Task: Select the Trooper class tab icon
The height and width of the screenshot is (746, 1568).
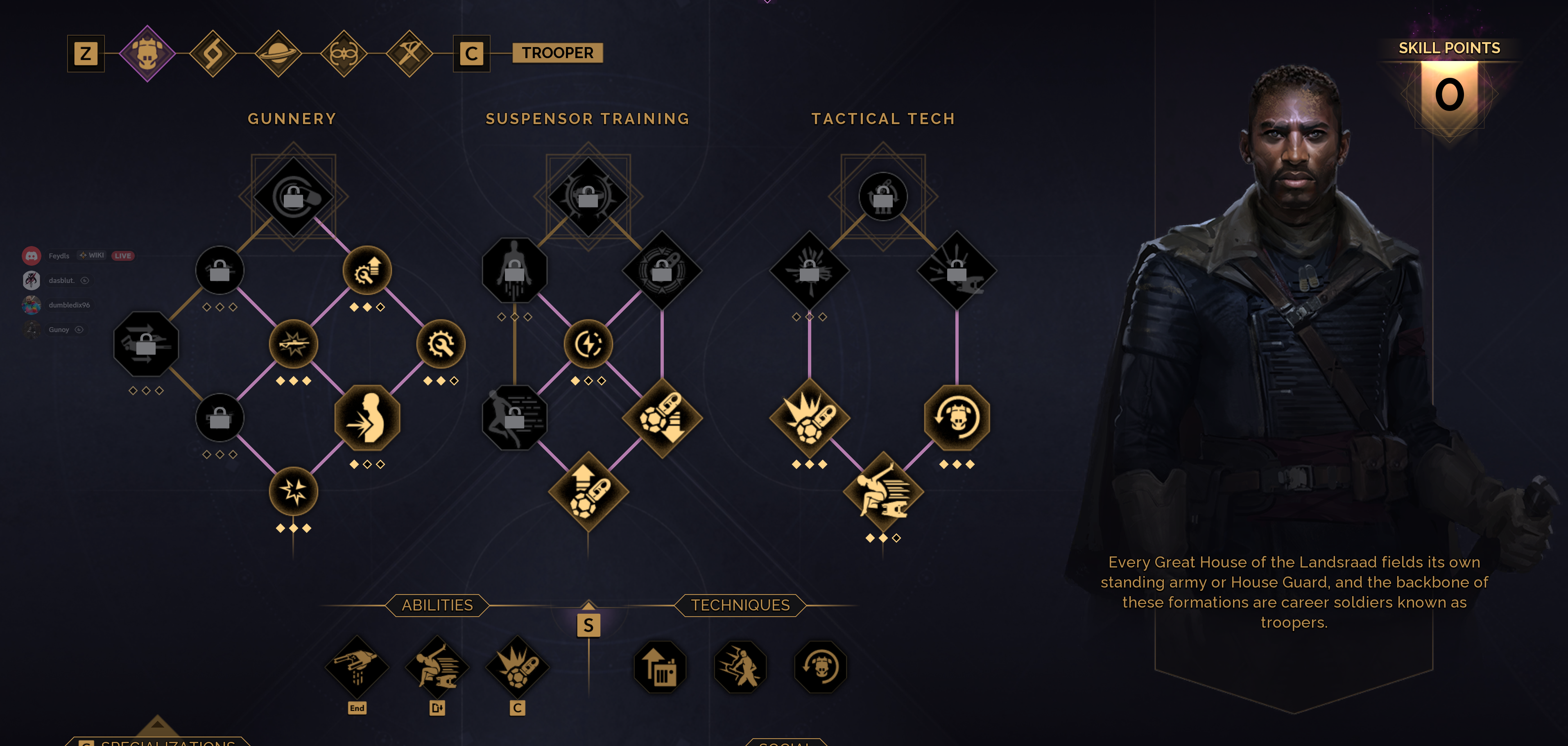Action: coord(147,54)
